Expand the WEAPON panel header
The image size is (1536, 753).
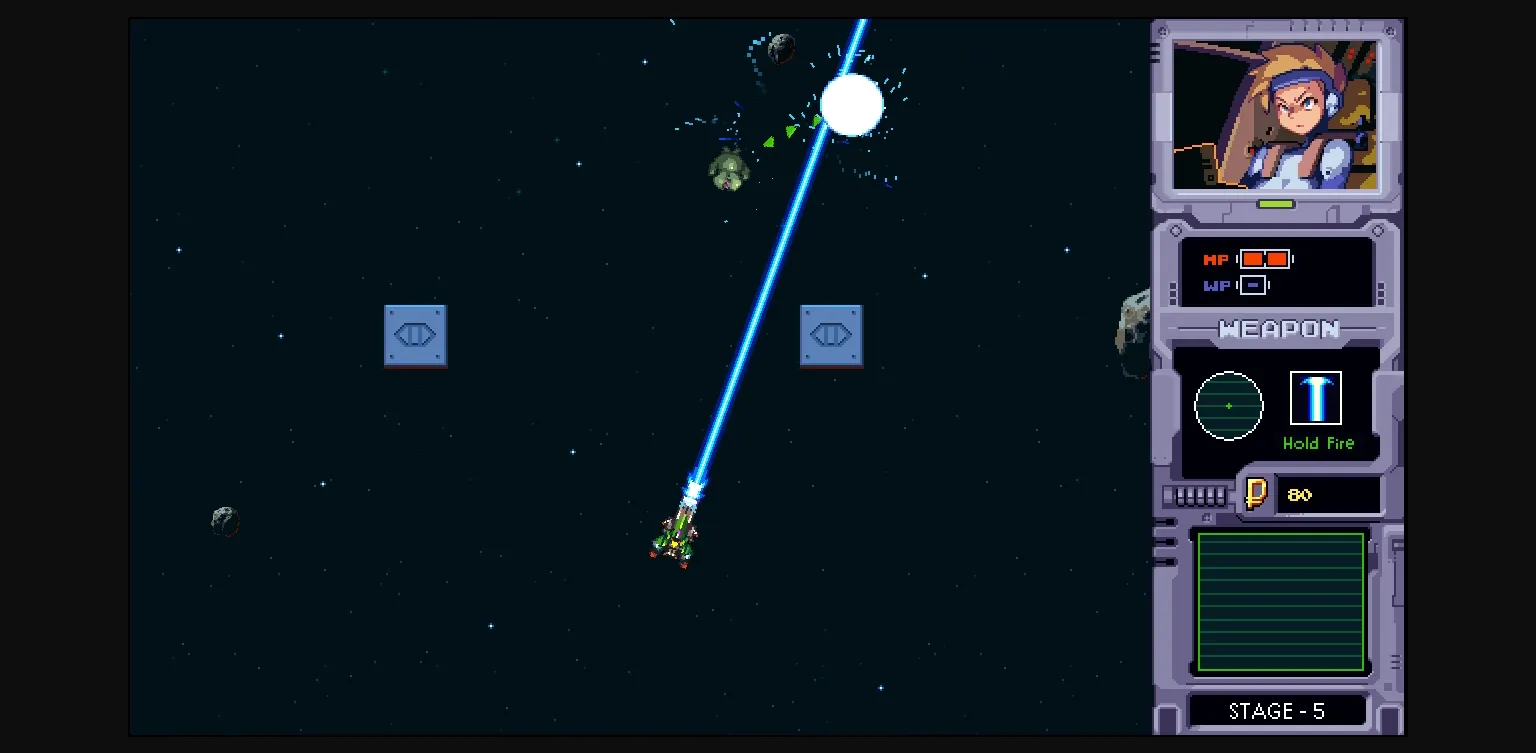pyautogui.click(x=1279, y=329)
